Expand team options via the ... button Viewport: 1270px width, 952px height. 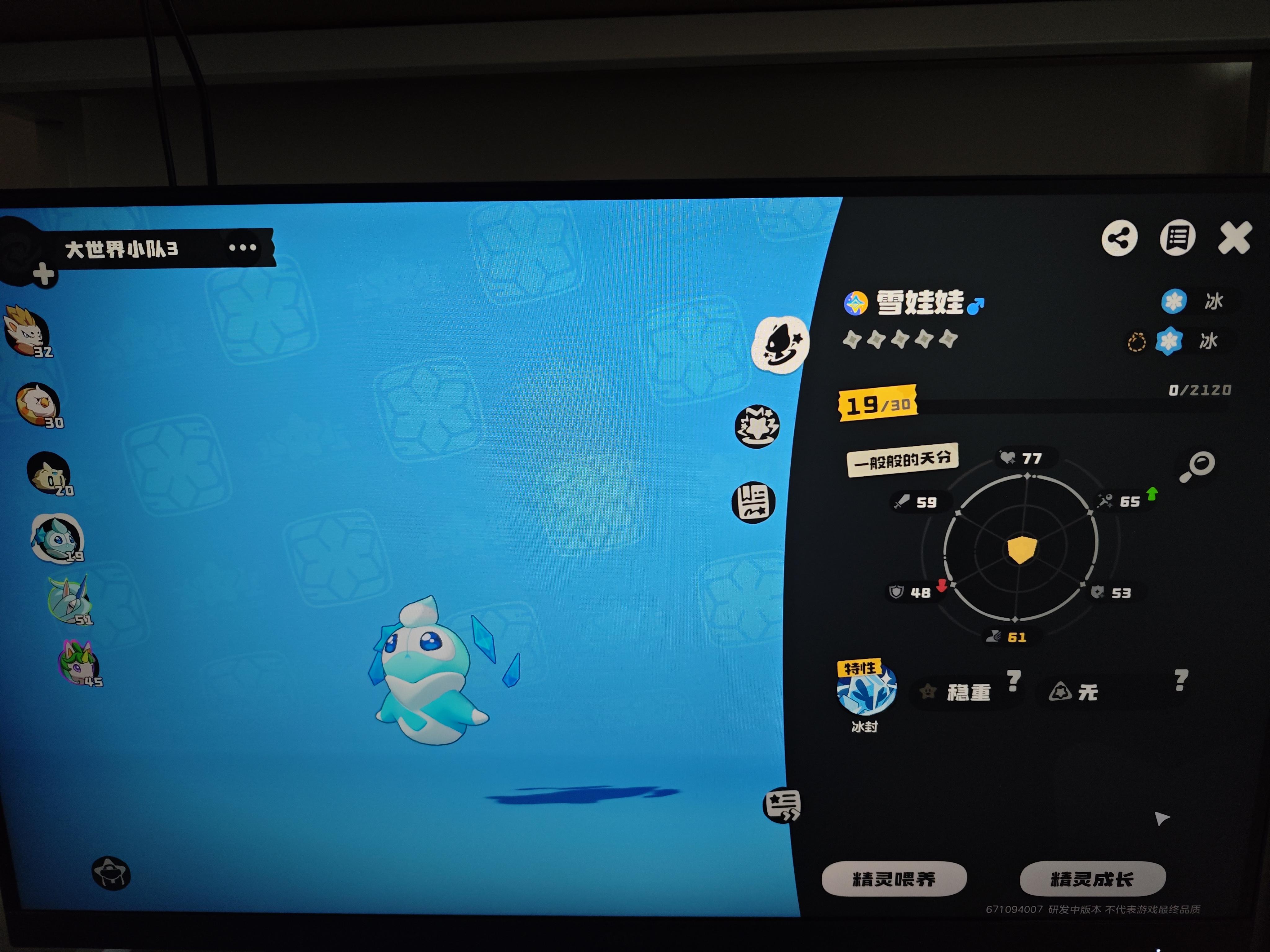click(x=243, y=247)
